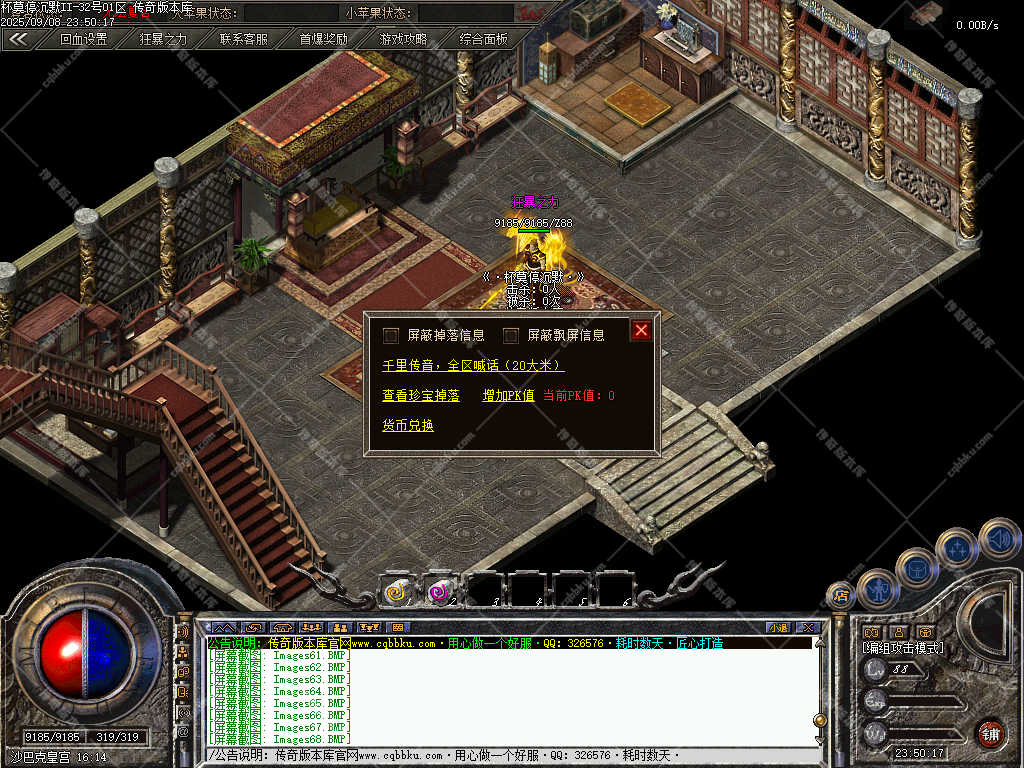Toggle sound with the speaker button

coord(999,538)
